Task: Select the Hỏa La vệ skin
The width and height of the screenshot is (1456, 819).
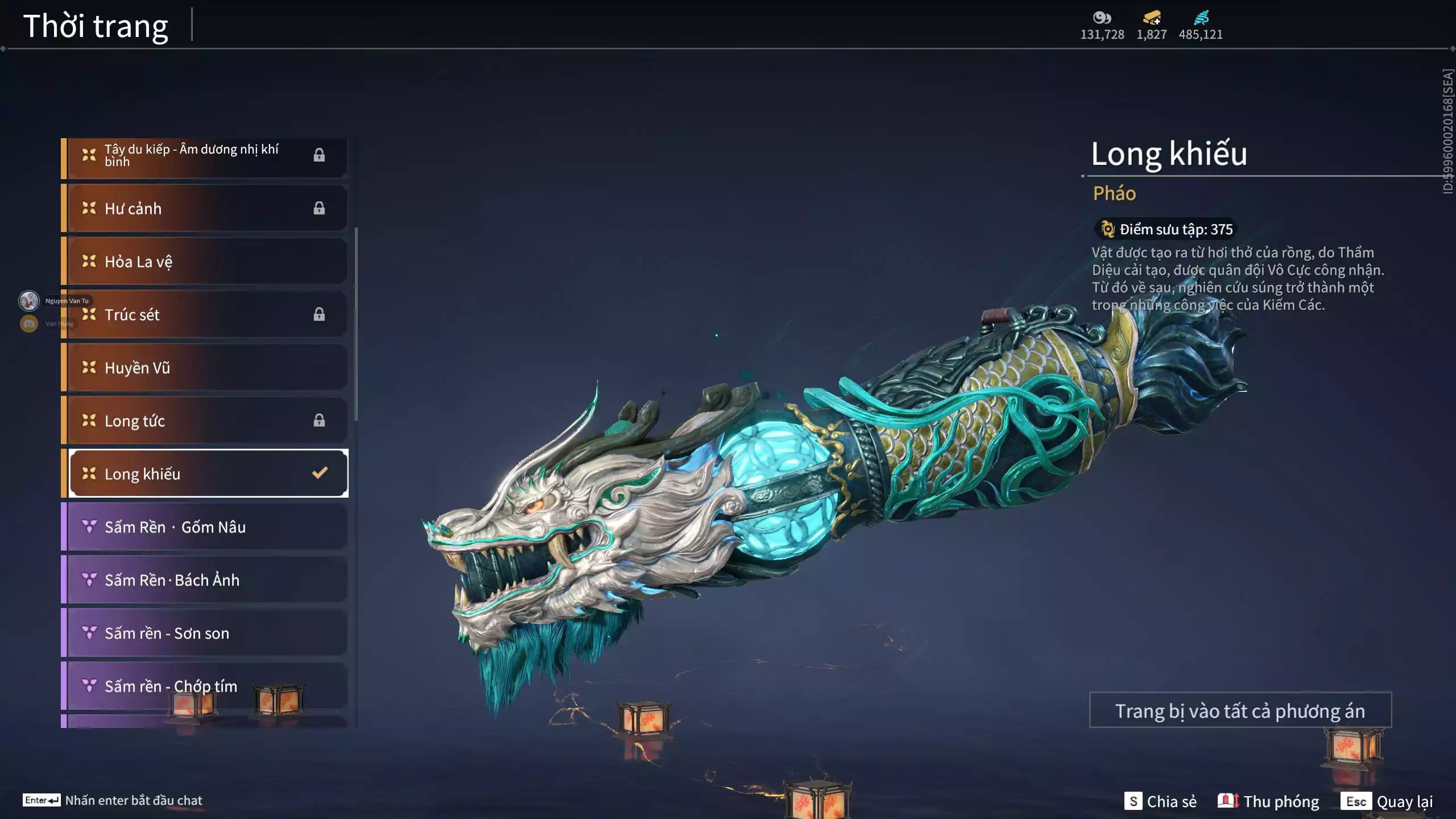Action: pos(205,262)
